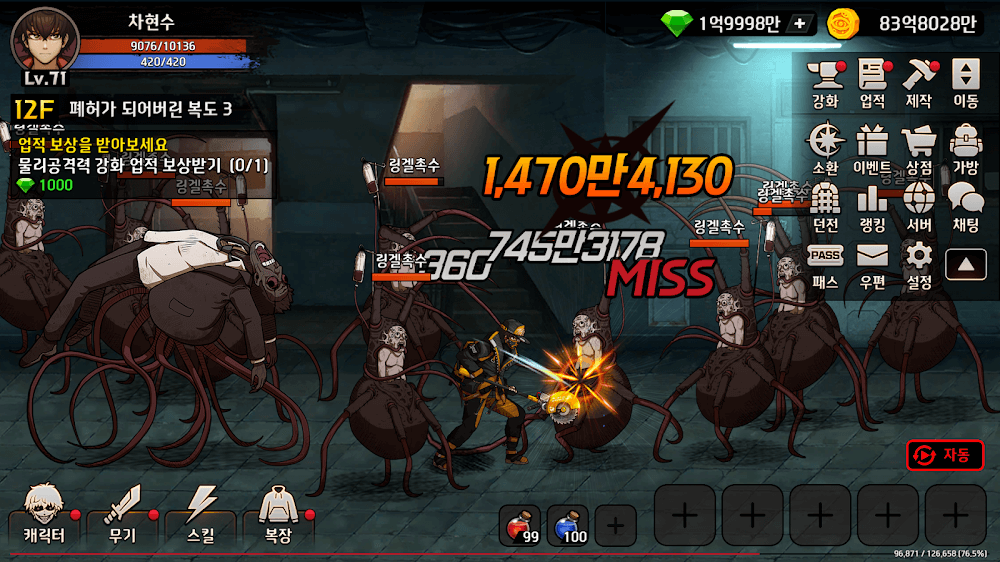This screenshot has width=1000, height=562.
Task: Use the red health potion
Action: [520, 525]
